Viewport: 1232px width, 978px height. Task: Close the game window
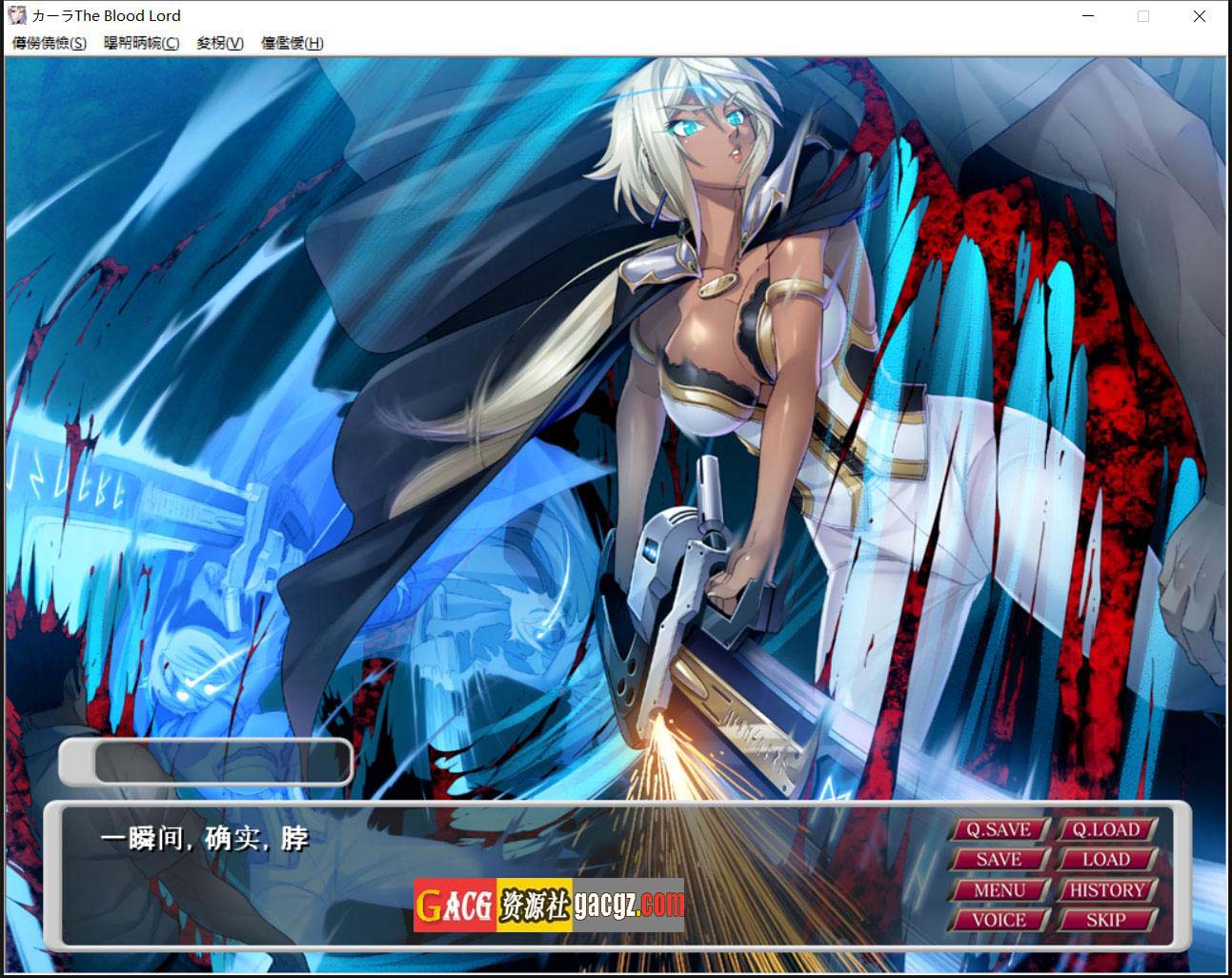tap(1200, 16)
